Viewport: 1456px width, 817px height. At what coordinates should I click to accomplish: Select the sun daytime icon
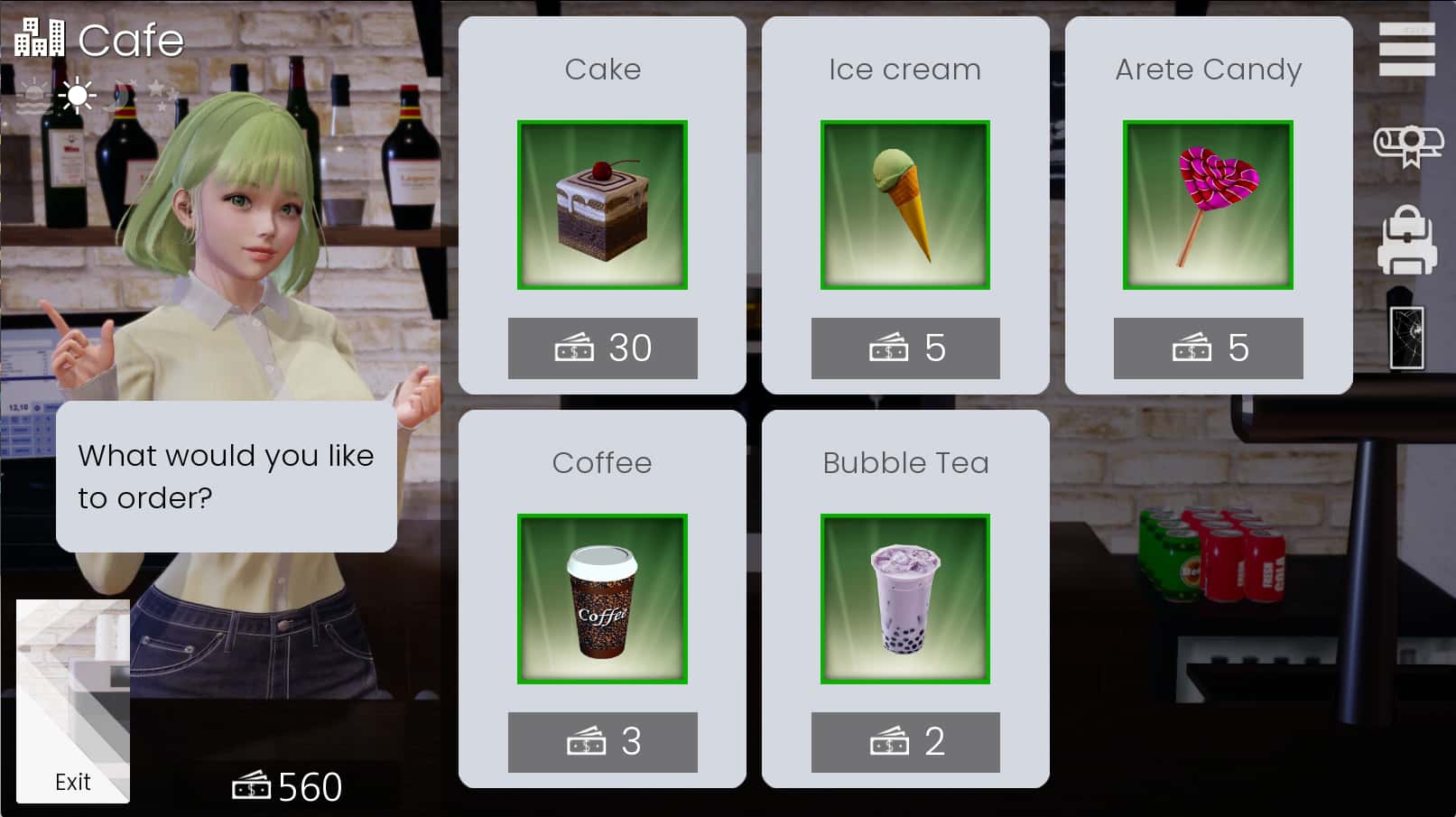(x=77, y=93)
